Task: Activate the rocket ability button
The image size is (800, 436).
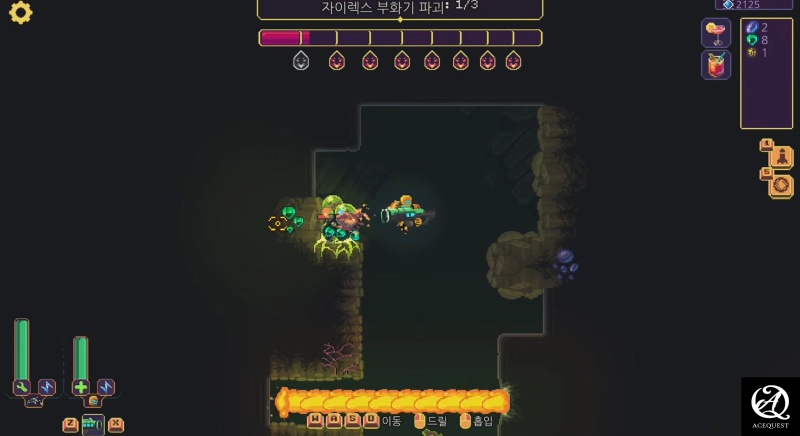Action: coord(781,157)
